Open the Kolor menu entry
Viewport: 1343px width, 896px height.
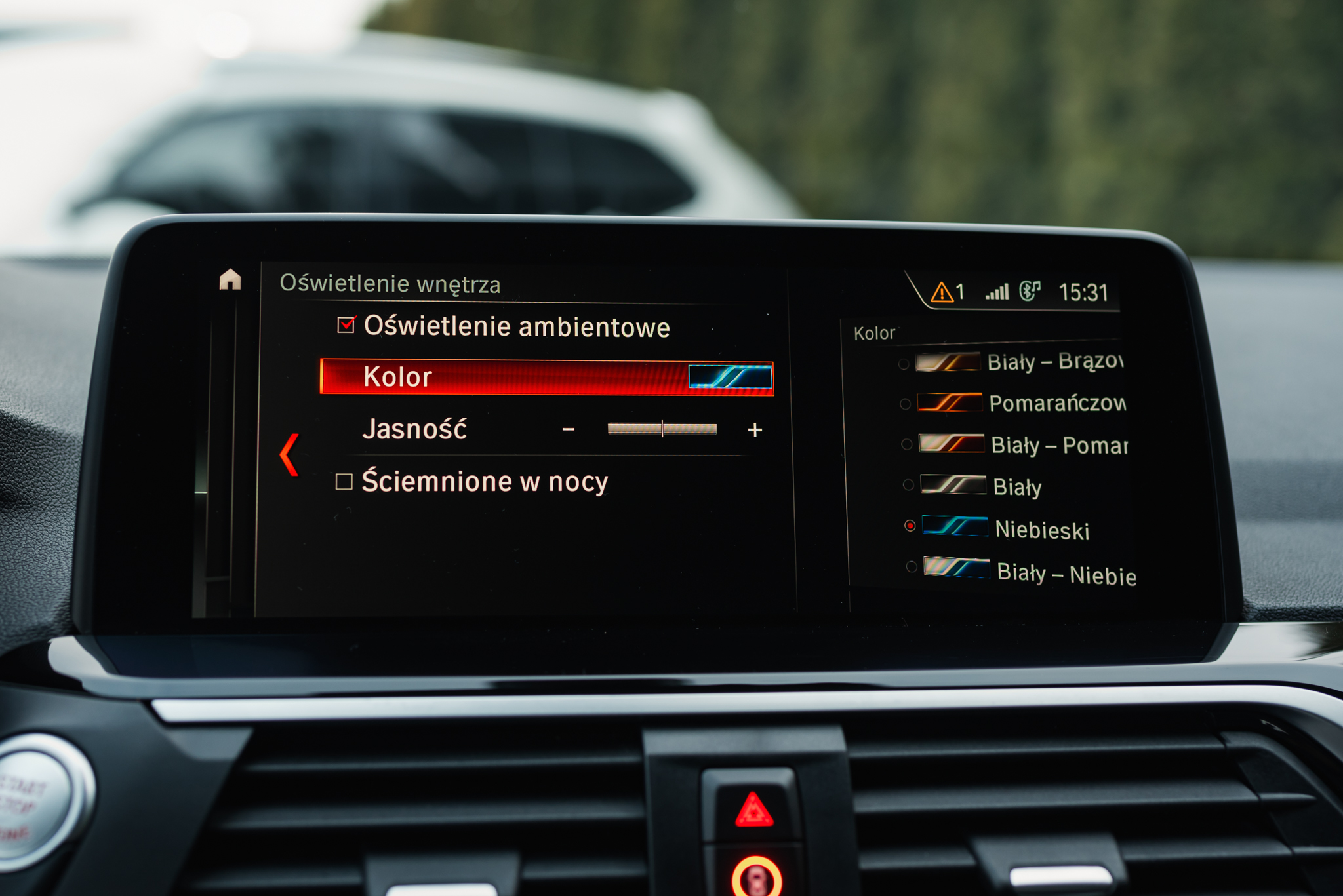(x=546, y=378)
